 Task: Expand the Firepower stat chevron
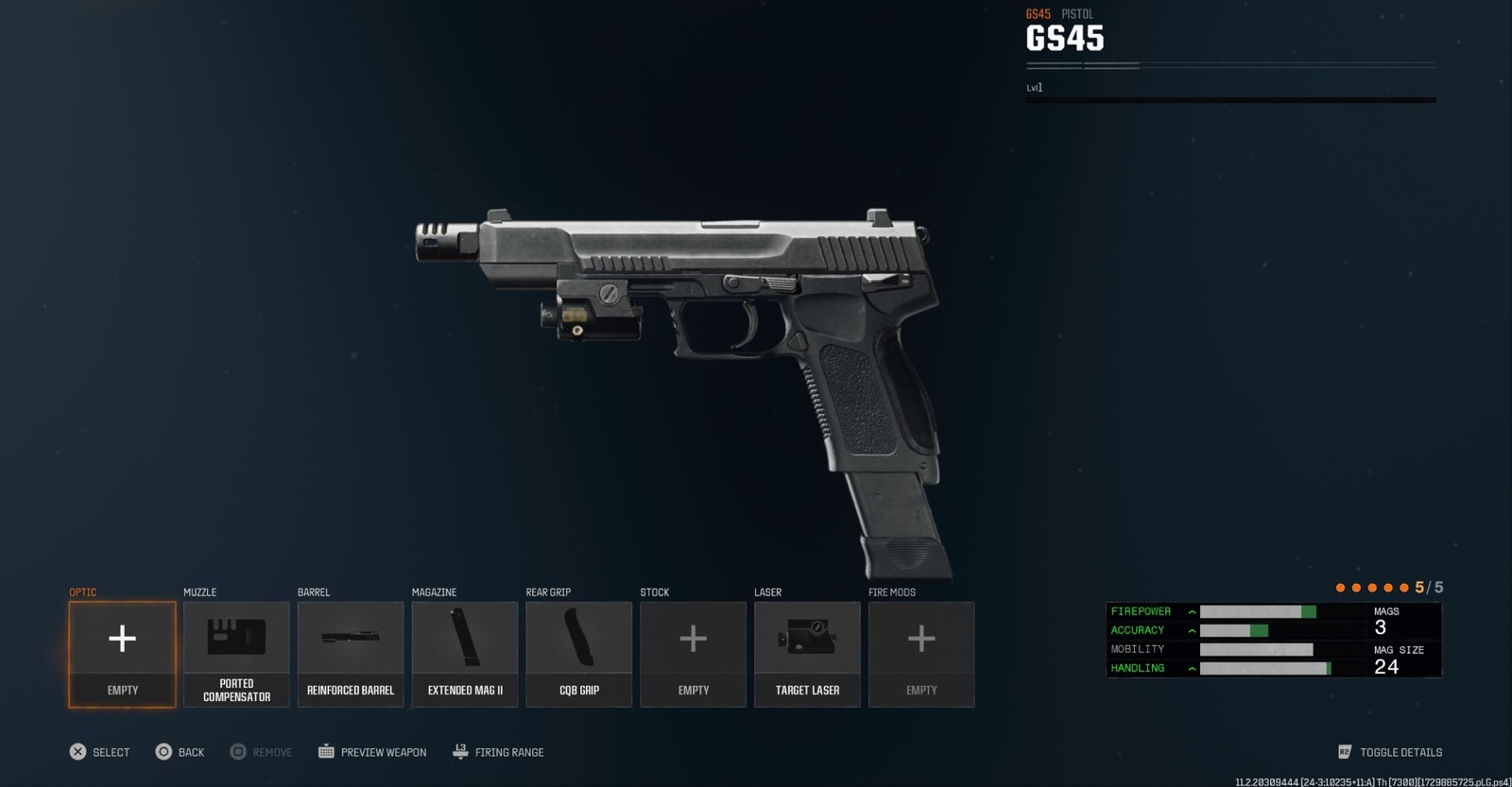tap(1192, 611)
